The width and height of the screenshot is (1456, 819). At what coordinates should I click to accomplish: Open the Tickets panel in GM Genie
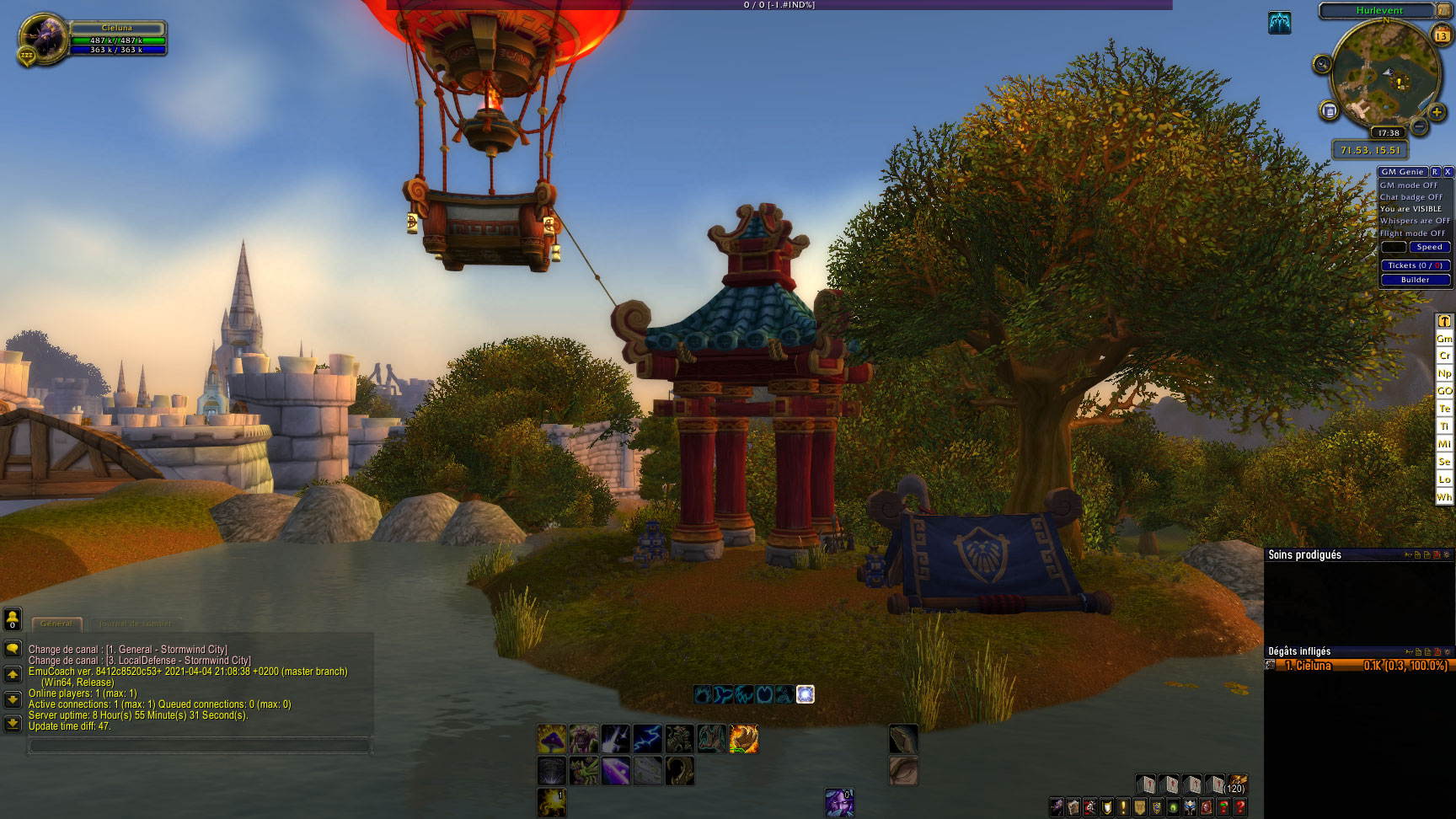[x=1415, y=265]
